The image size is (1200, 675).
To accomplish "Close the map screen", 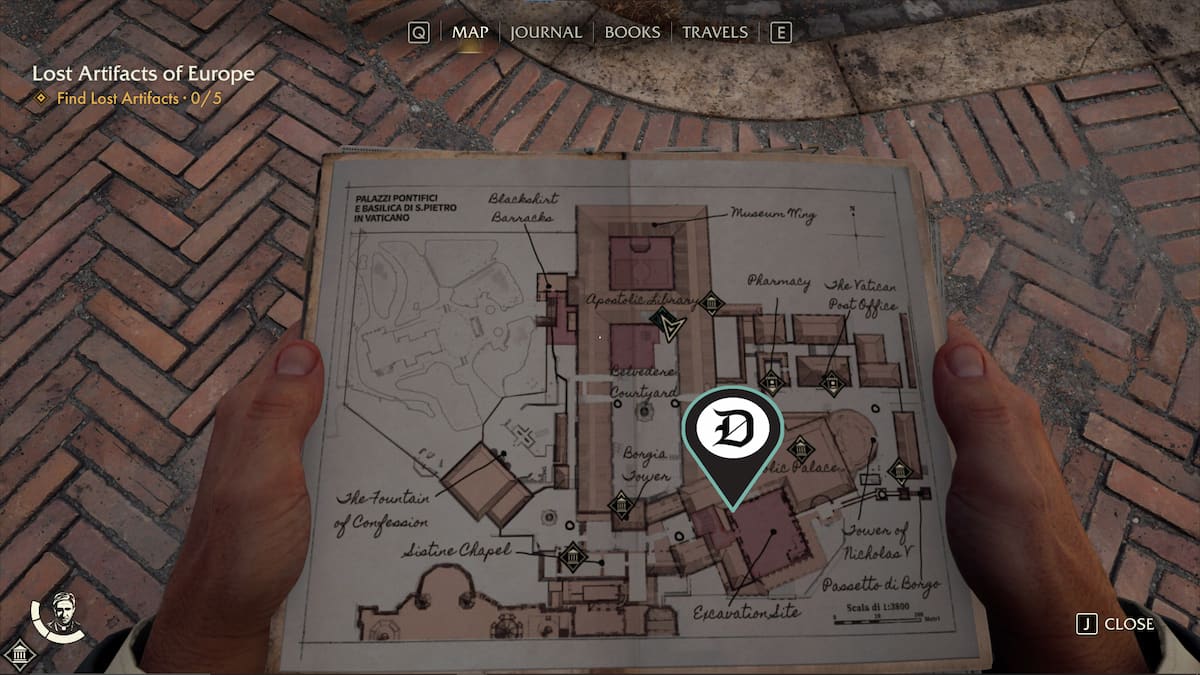I will [x=1115, y=624].
